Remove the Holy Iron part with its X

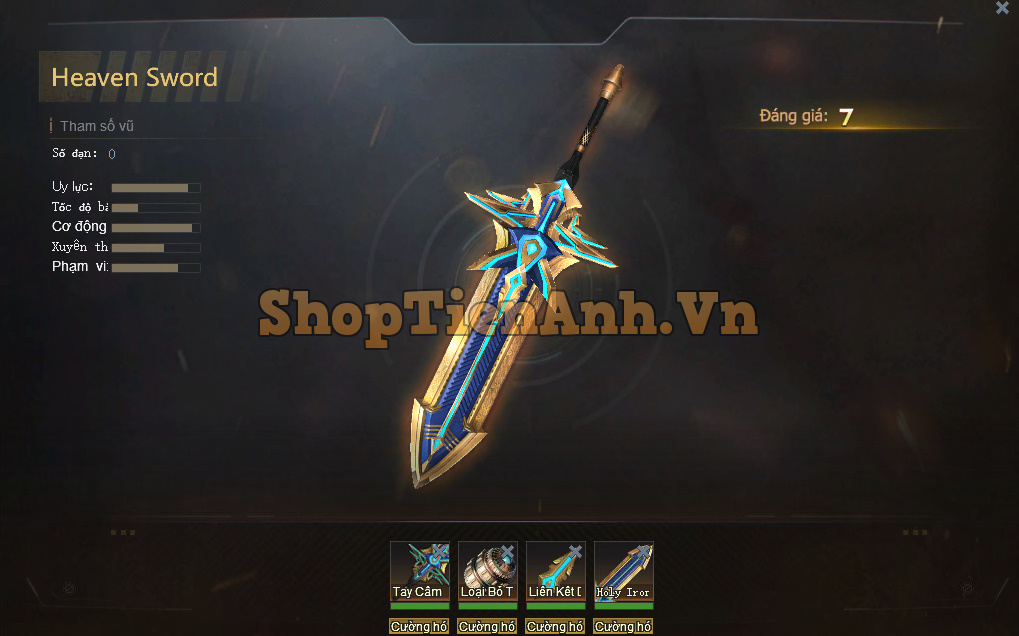643,552
